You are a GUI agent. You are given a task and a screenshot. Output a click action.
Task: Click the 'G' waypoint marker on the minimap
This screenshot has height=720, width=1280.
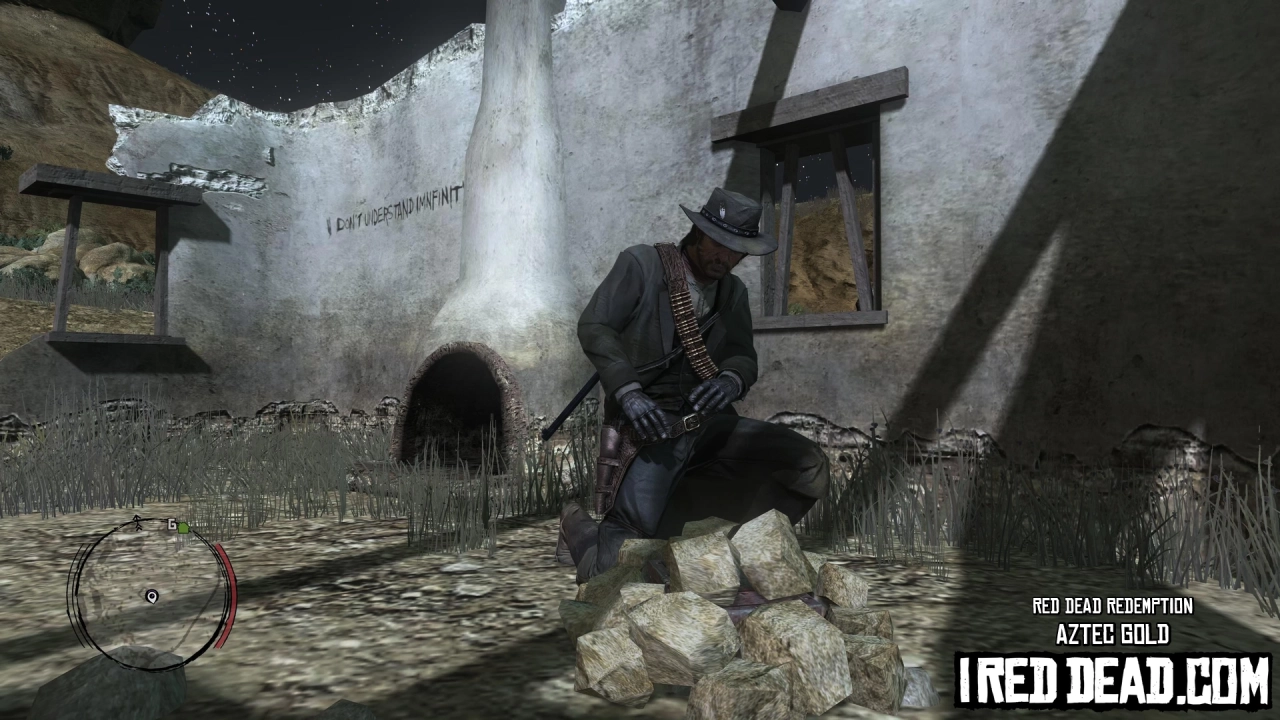[x=172, y=524]
